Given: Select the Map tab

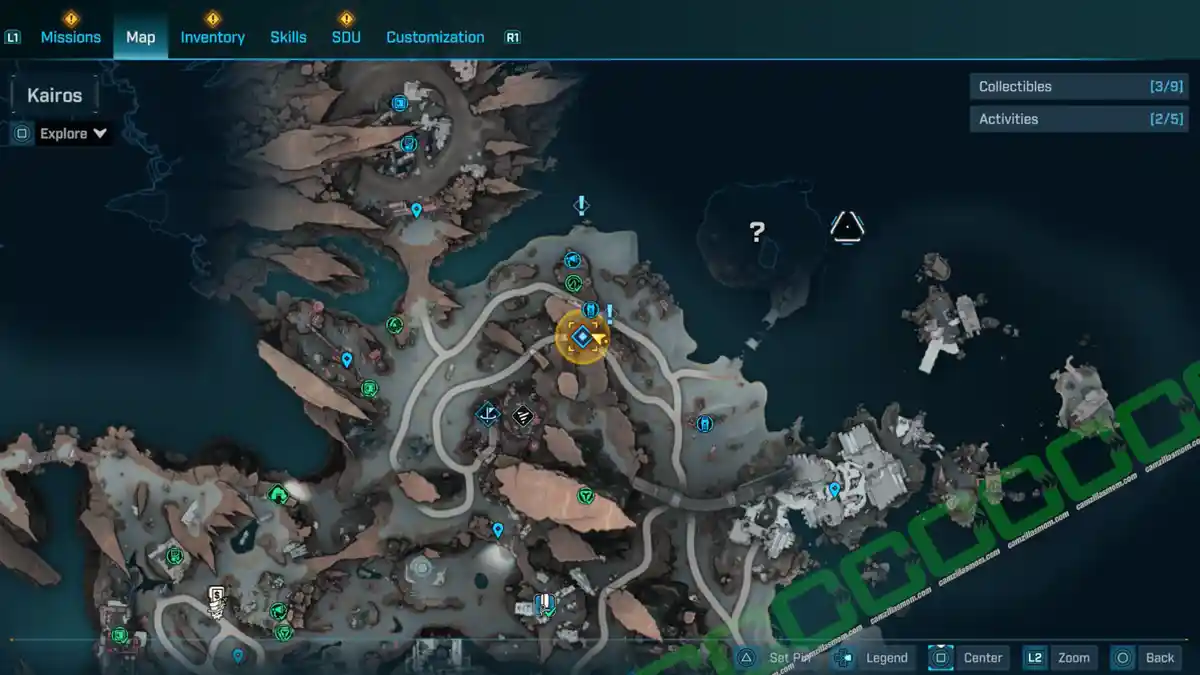Looking at the screenshot, I should pos(140,37).
